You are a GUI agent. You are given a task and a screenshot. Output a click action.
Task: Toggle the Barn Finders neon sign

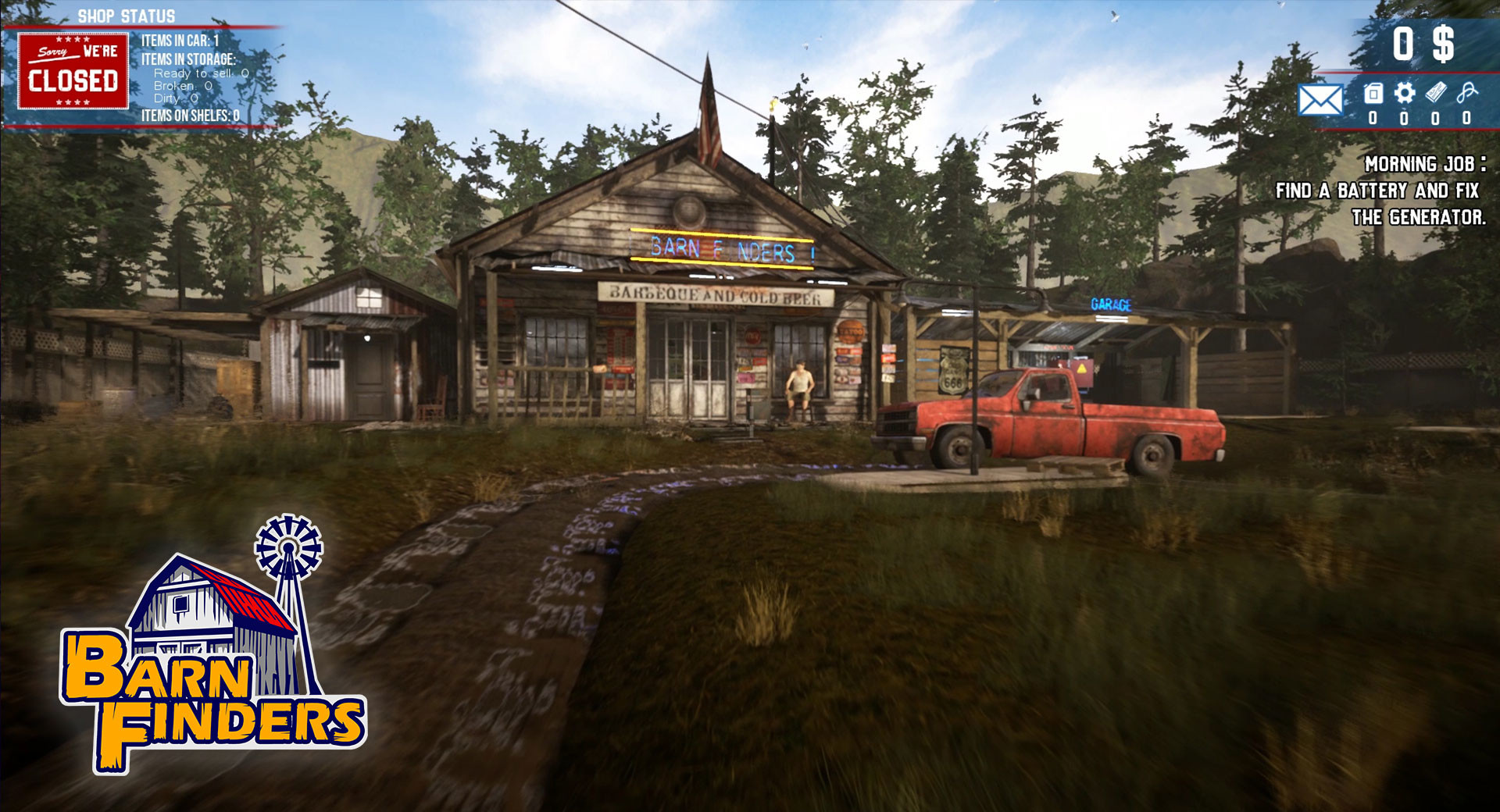(x=723, y=248)
